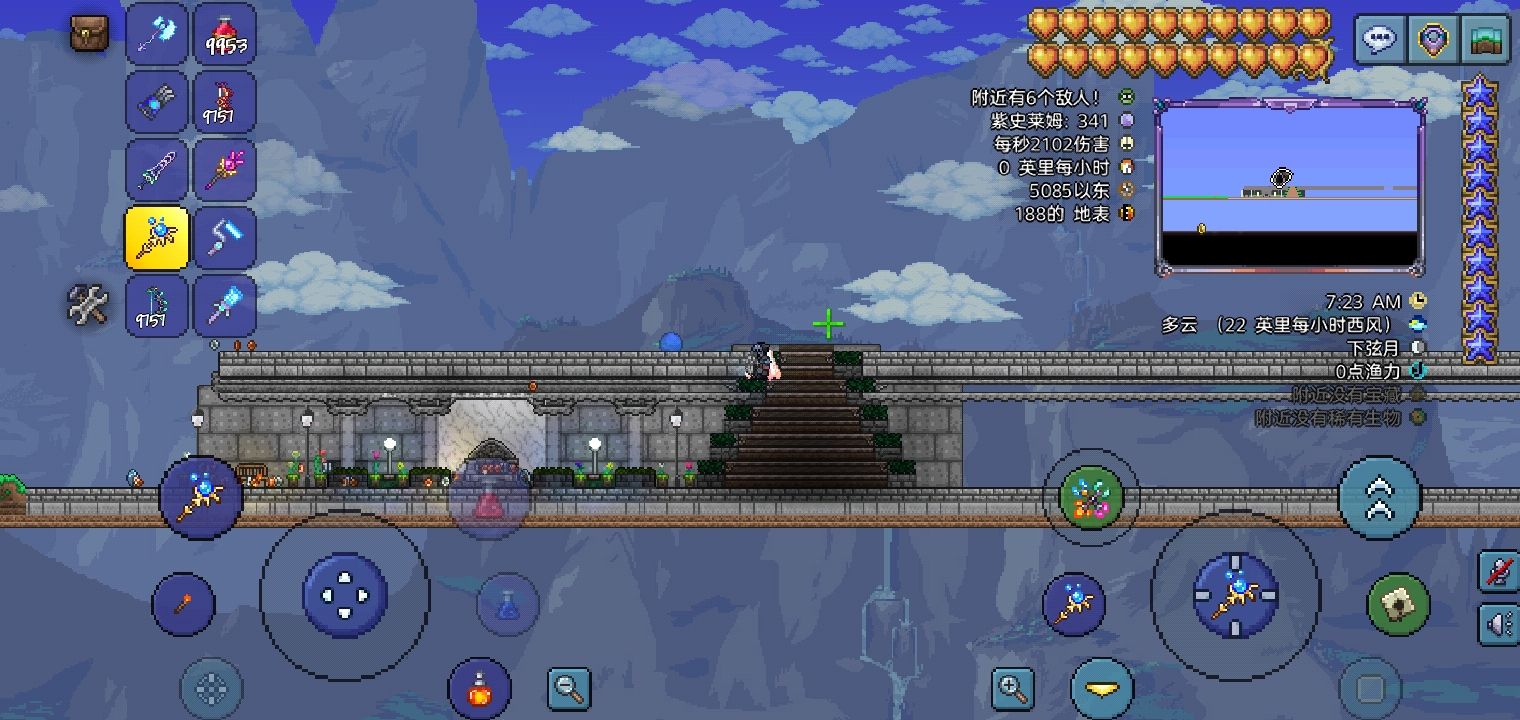Image resolution: width=1520 pixels, height=720 pixels.
Task: Pick the paint roller hotbar slot
Action: point(225,237)
